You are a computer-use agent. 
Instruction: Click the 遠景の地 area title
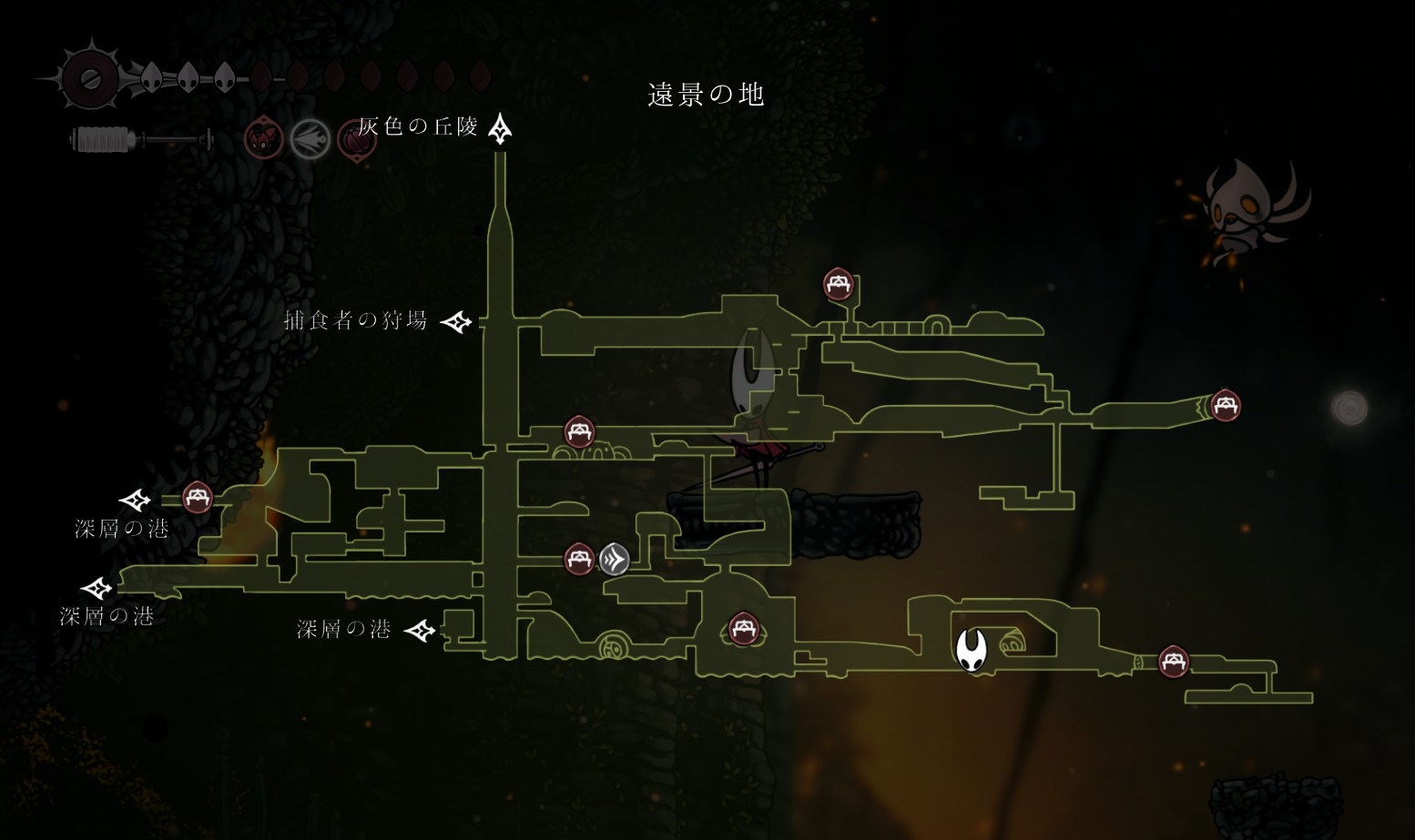click(706, 95)
